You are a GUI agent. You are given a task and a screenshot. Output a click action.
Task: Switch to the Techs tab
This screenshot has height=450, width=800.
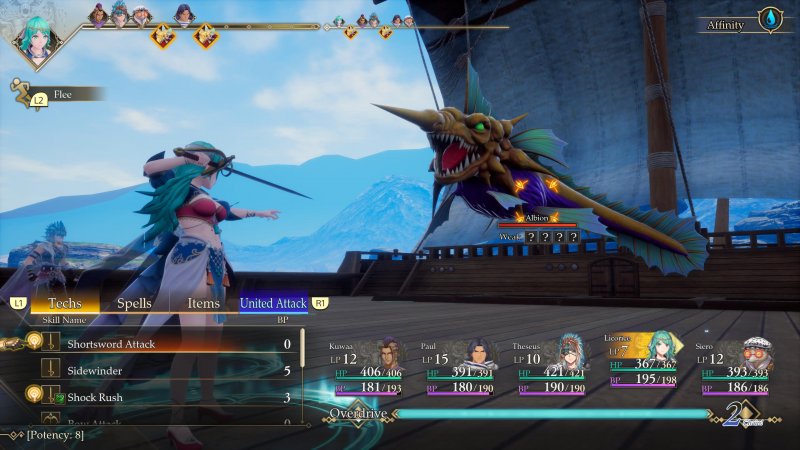point(65,302)
